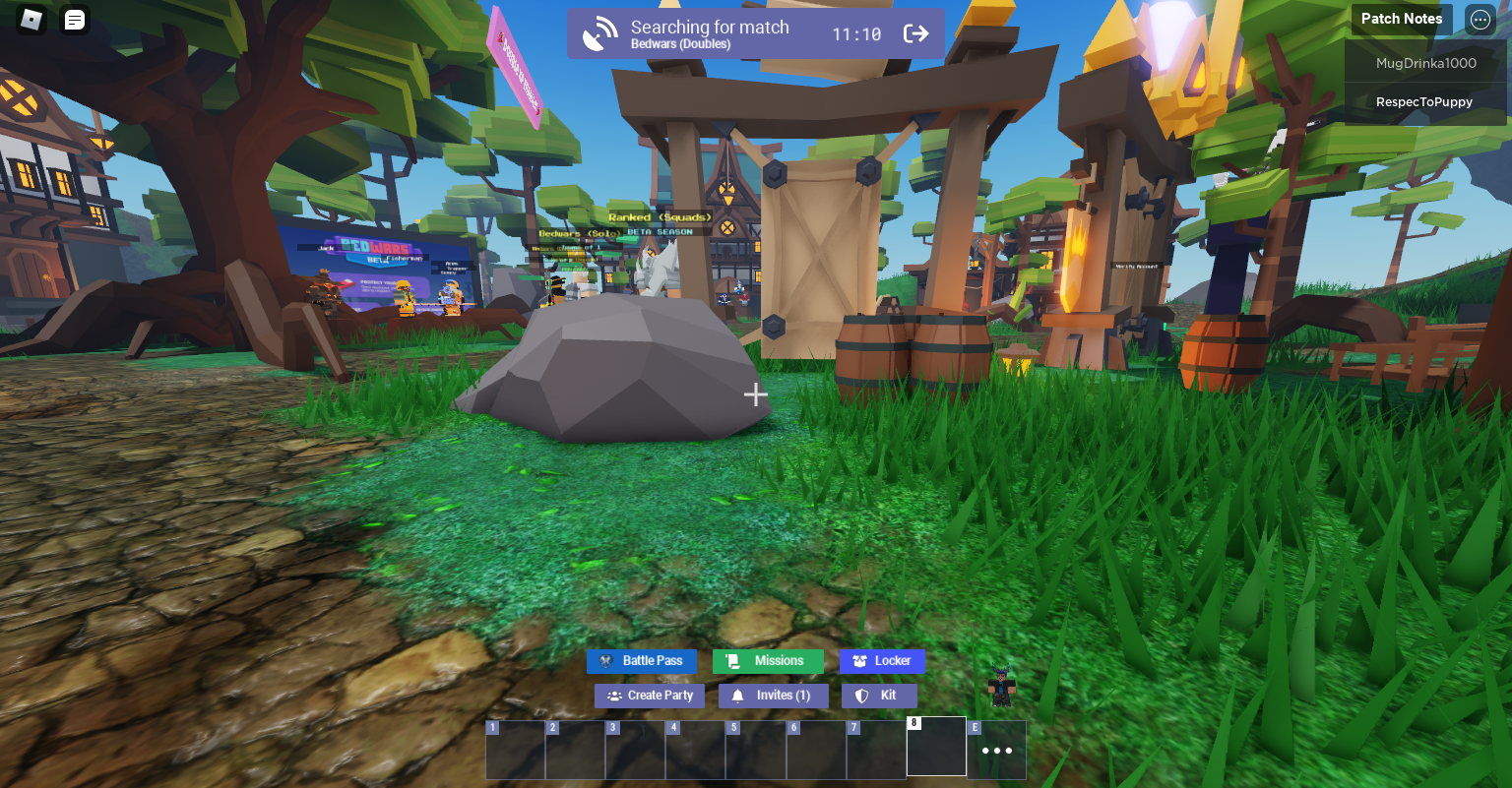
Task: Expand extra items via the E slot dots
Action: pyautogui.click(x=996, y=750)
